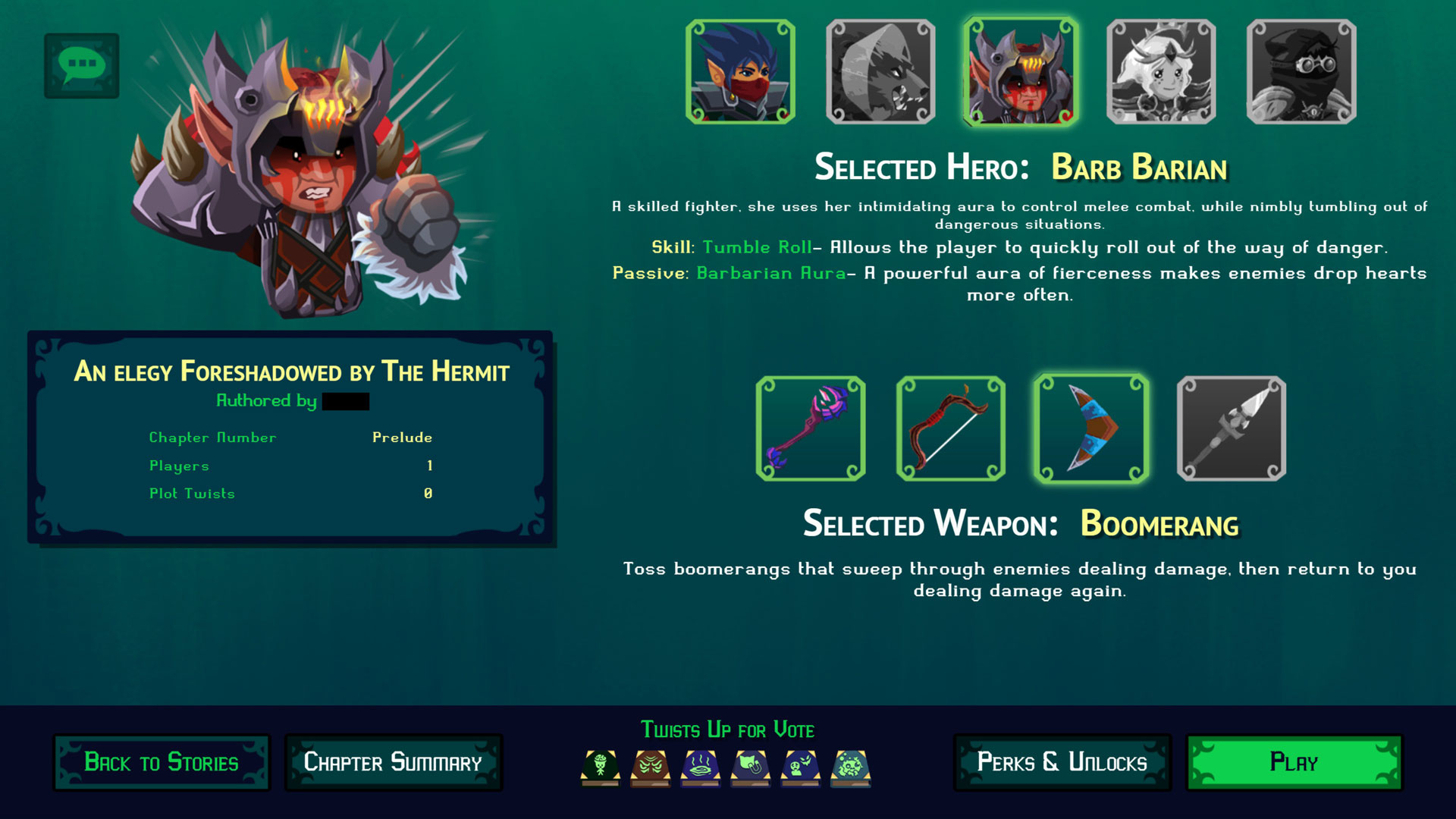The height and width of the screenshot is (819, 1456).
Task: View the Chapter Summary
Action: [x=393, y=762]
